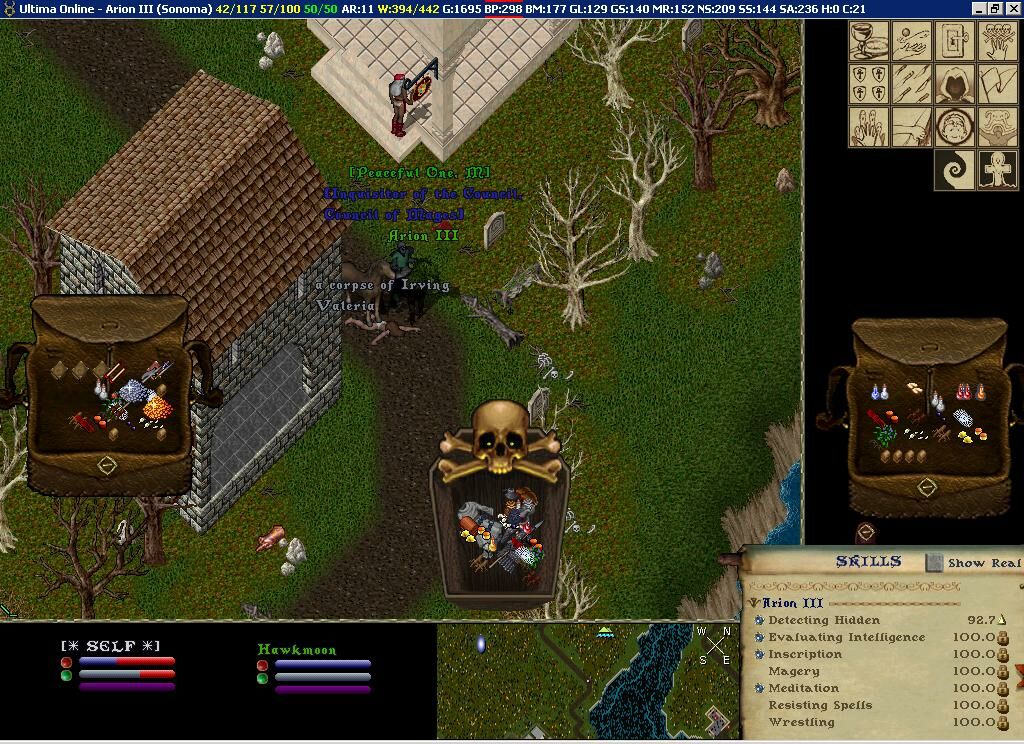Activate the Meditation skill gem

(x=760, y=688)
